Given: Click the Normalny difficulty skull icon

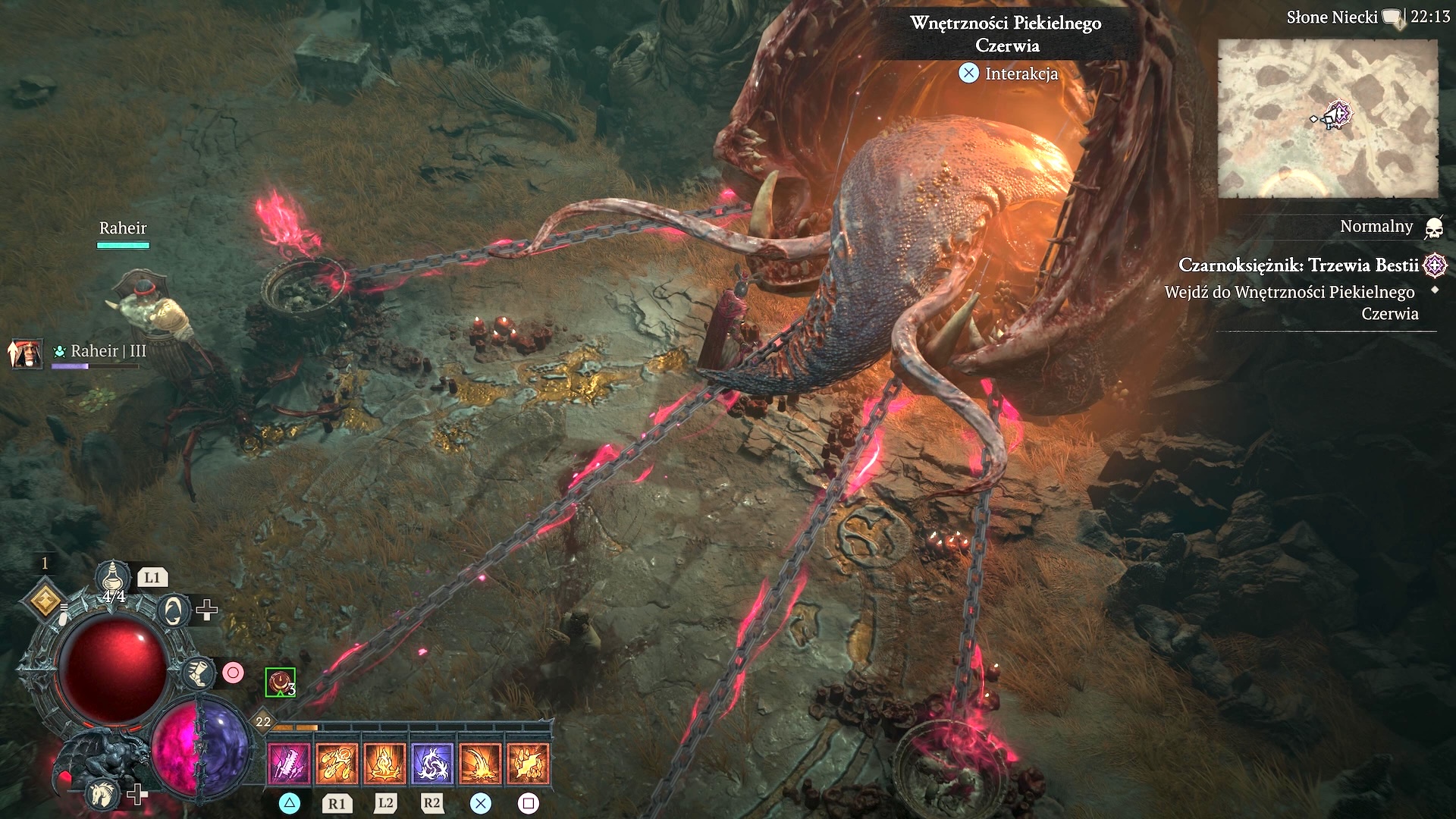Looking at the screenshot, I should [1433, 227].
